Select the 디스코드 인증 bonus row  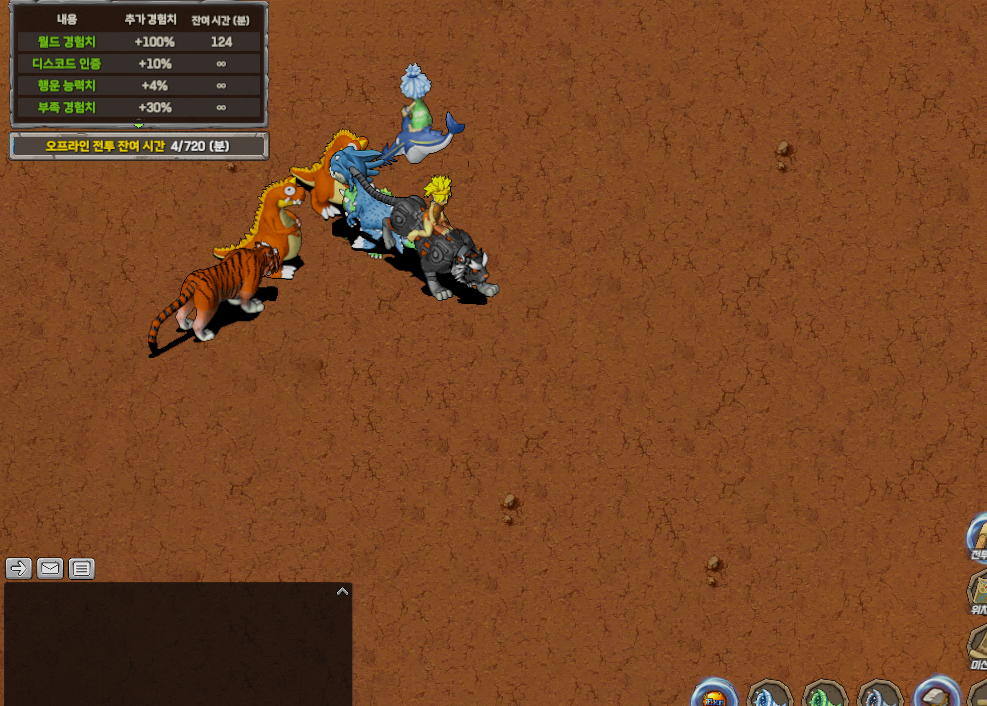[139, 63]
